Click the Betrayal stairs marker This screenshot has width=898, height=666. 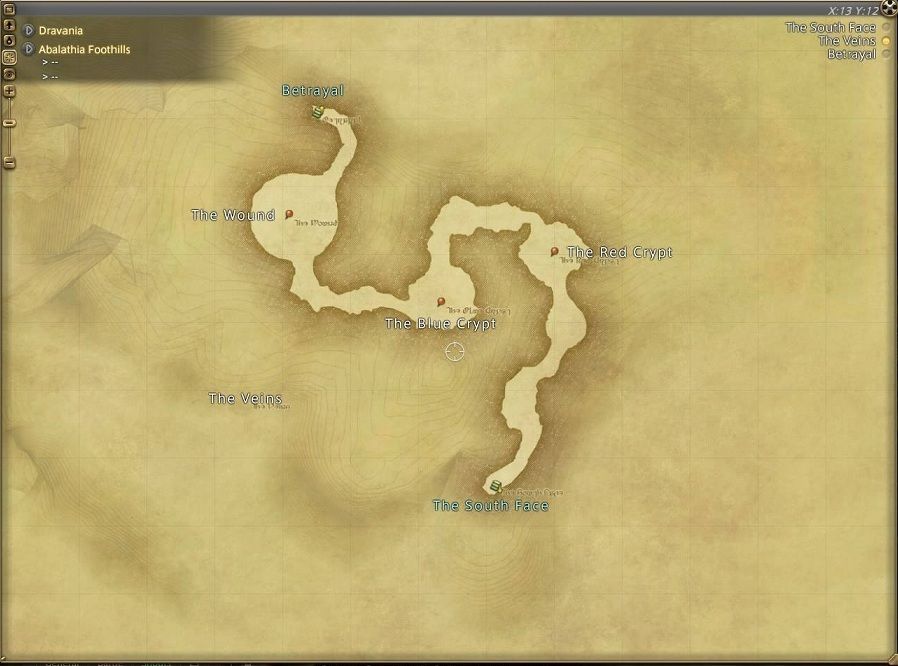[316, 113]
